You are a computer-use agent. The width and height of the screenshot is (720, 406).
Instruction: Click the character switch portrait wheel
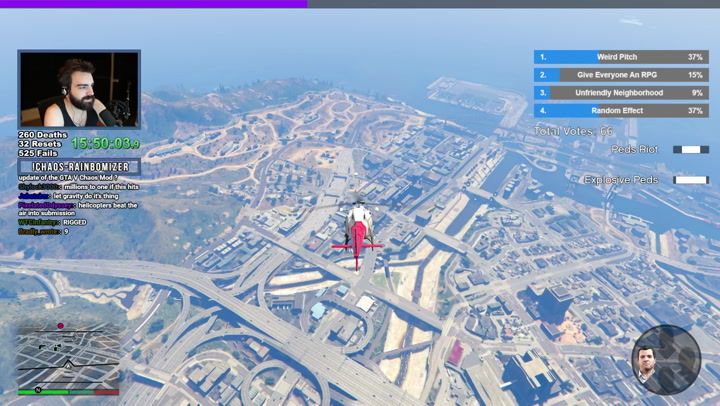665,359
